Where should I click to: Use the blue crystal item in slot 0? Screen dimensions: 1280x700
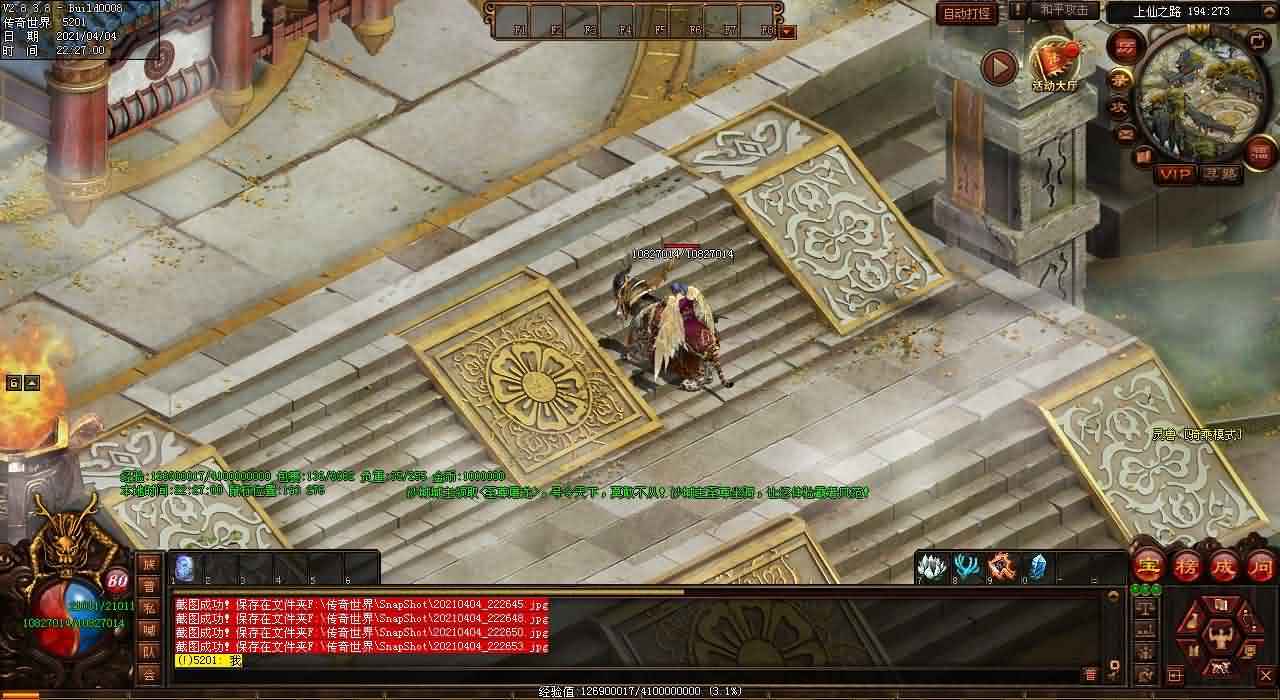pyautogui.click(x=1038, y=566)
